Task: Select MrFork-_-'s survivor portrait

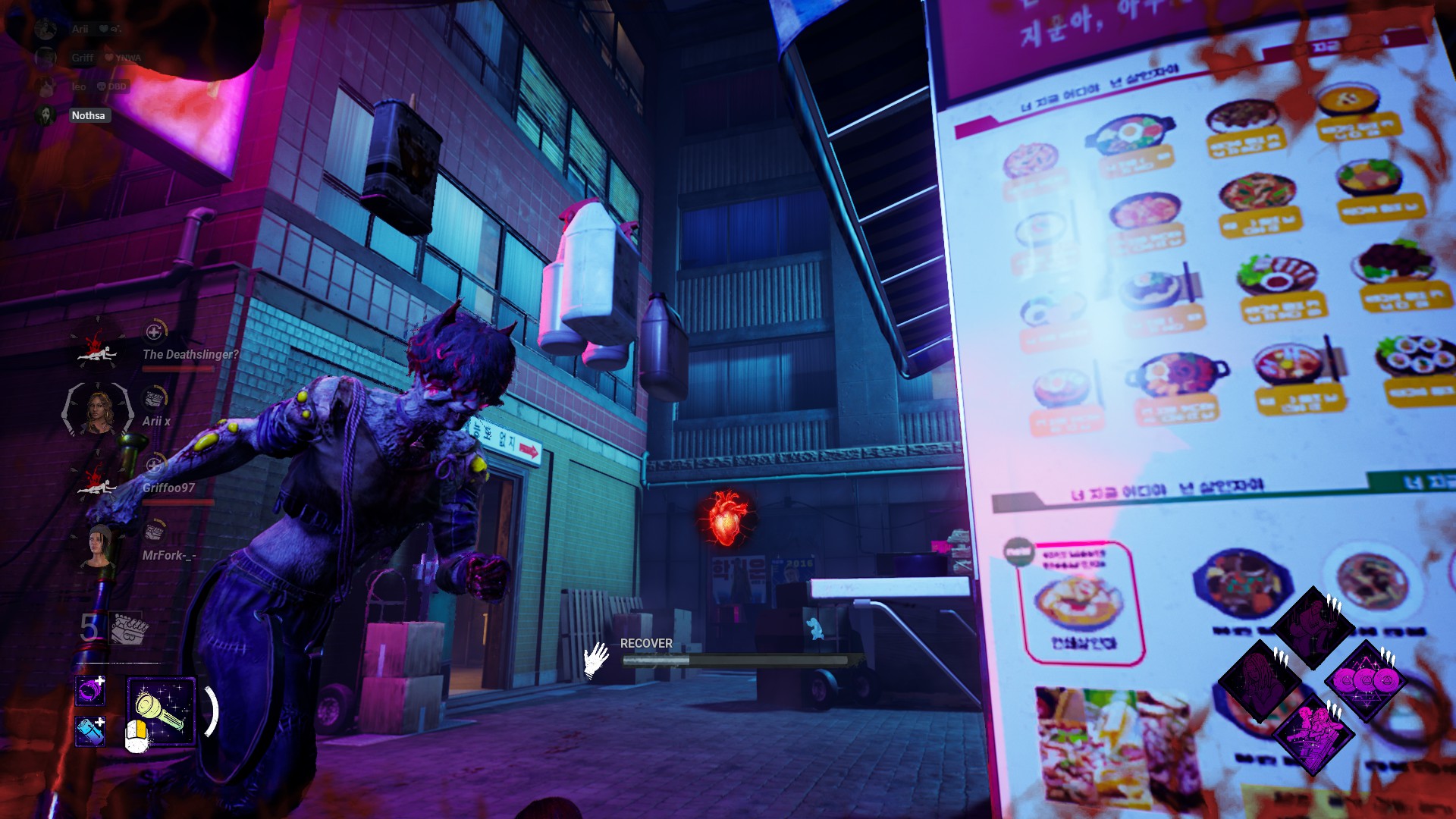Action: [x=99, y=546]
